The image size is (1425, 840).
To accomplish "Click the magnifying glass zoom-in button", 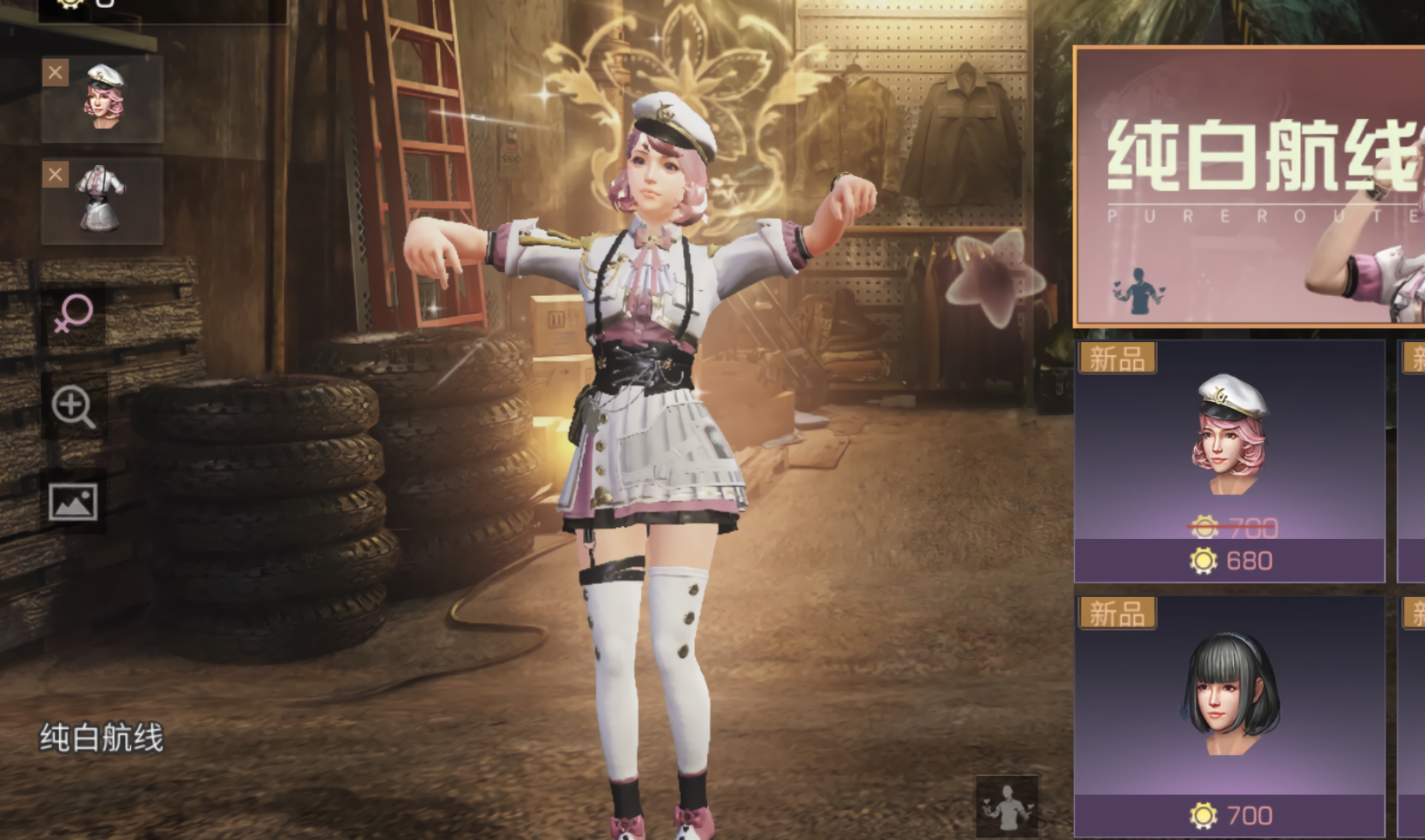I will point(74,407).
